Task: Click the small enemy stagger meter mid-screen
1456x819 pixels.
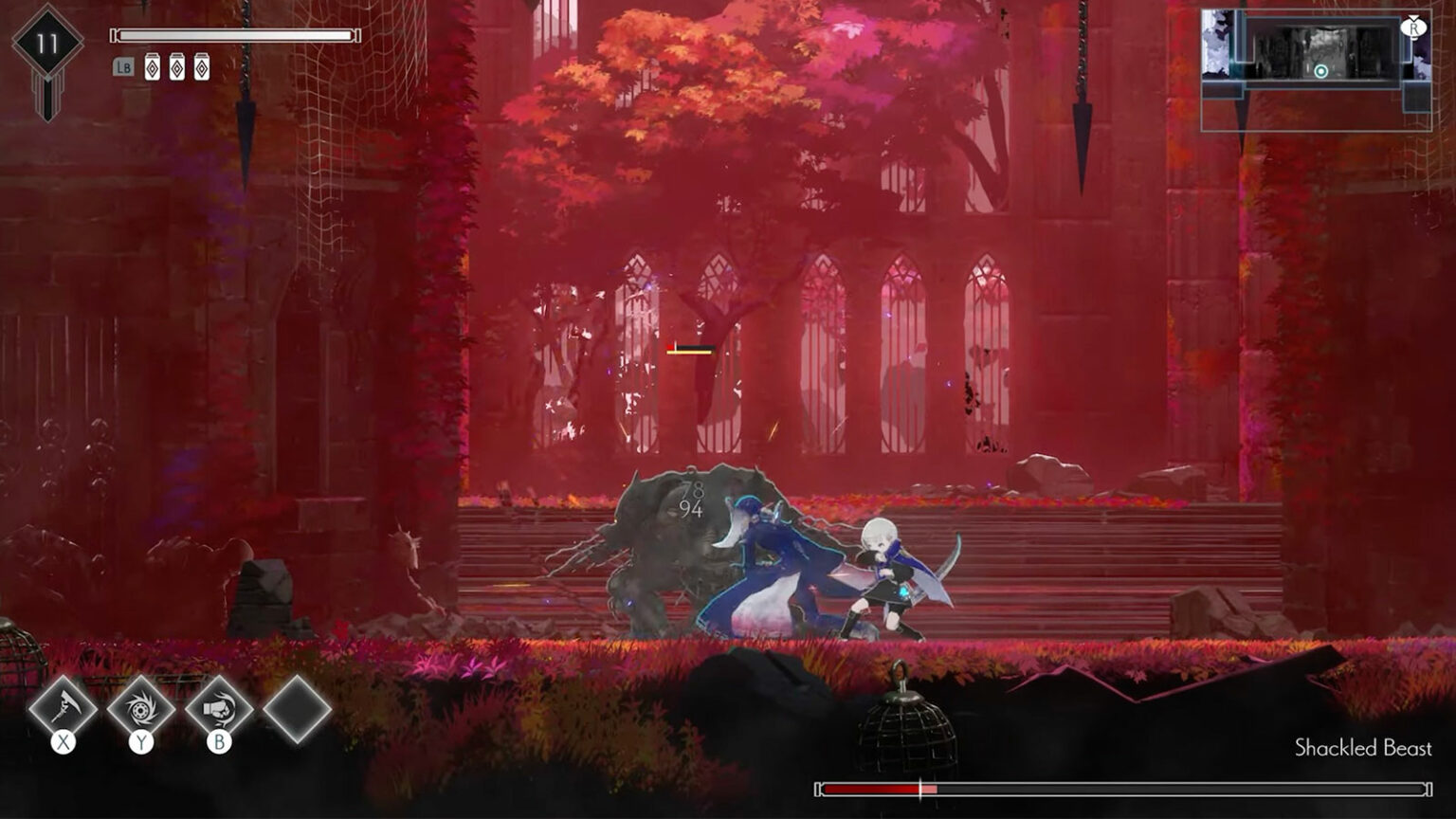Action: (x=690, y=348)
